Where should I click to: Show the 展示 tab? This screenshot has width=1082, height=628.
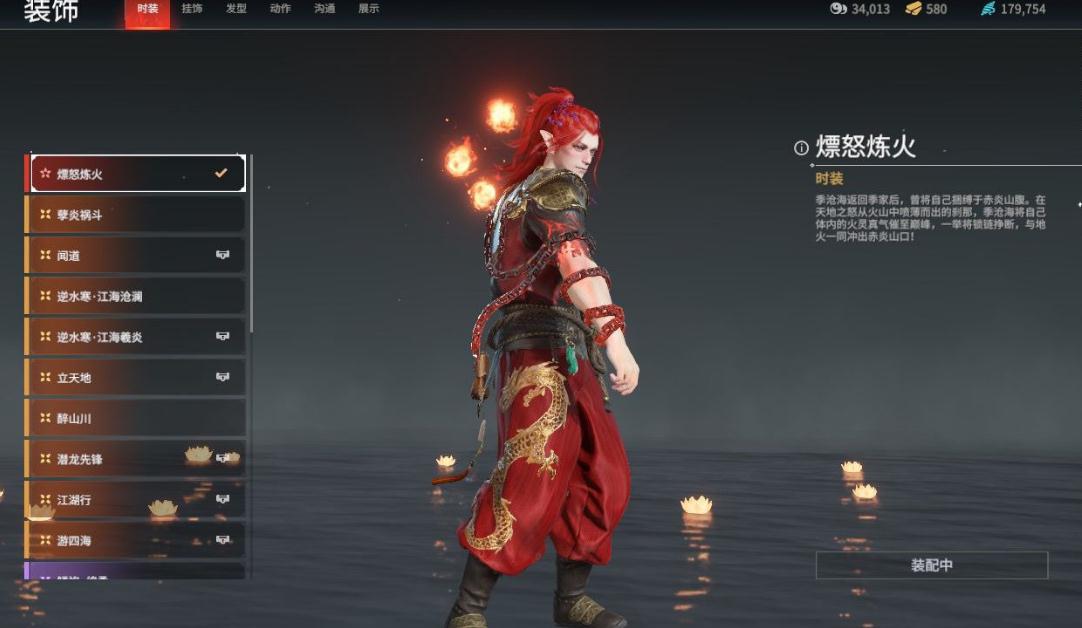click(368, 9)
